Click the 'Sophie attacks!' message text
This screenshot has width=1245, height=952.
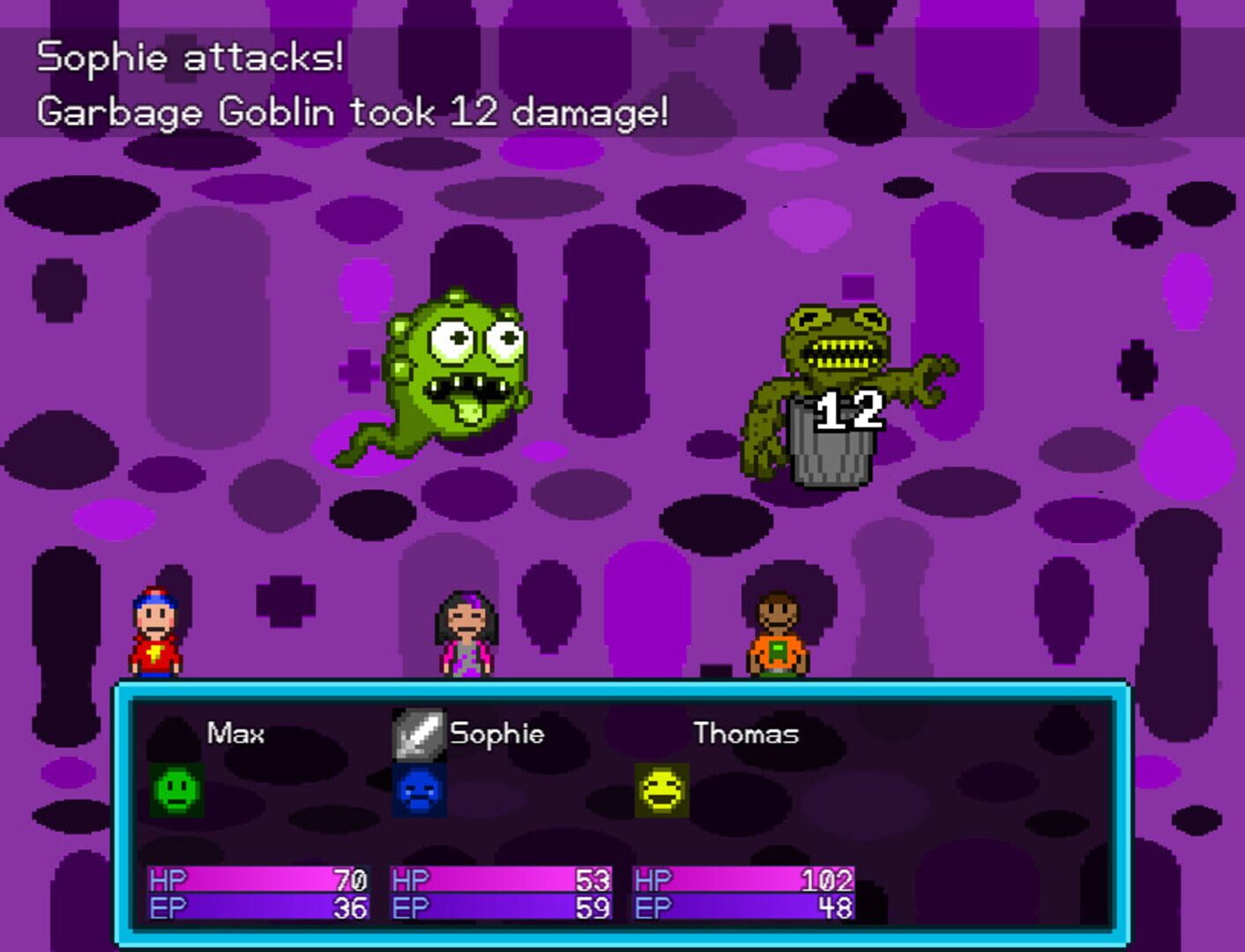[190, 57]
